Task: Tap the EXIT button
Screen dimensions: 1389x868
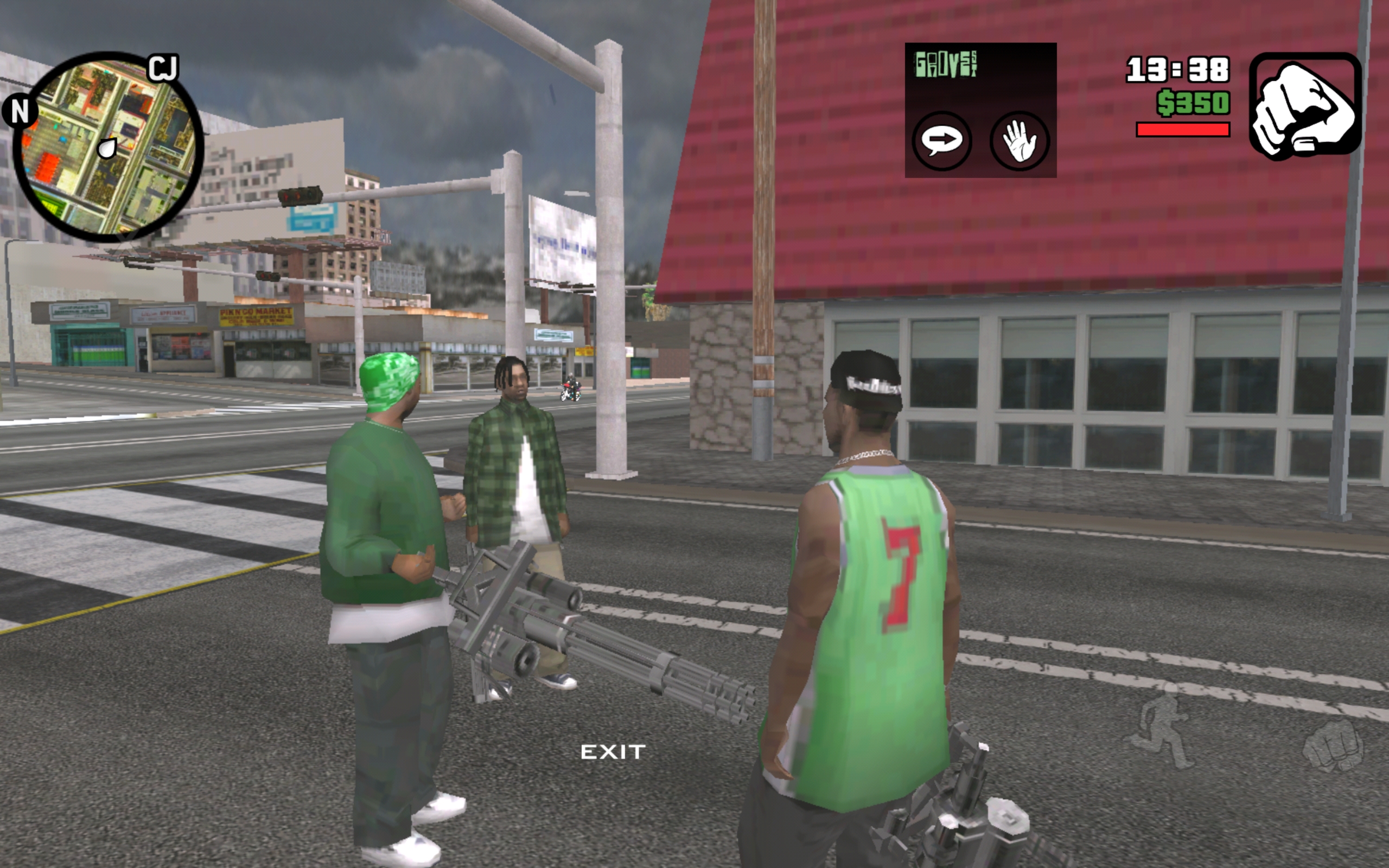Action: (x=613, y=752)
